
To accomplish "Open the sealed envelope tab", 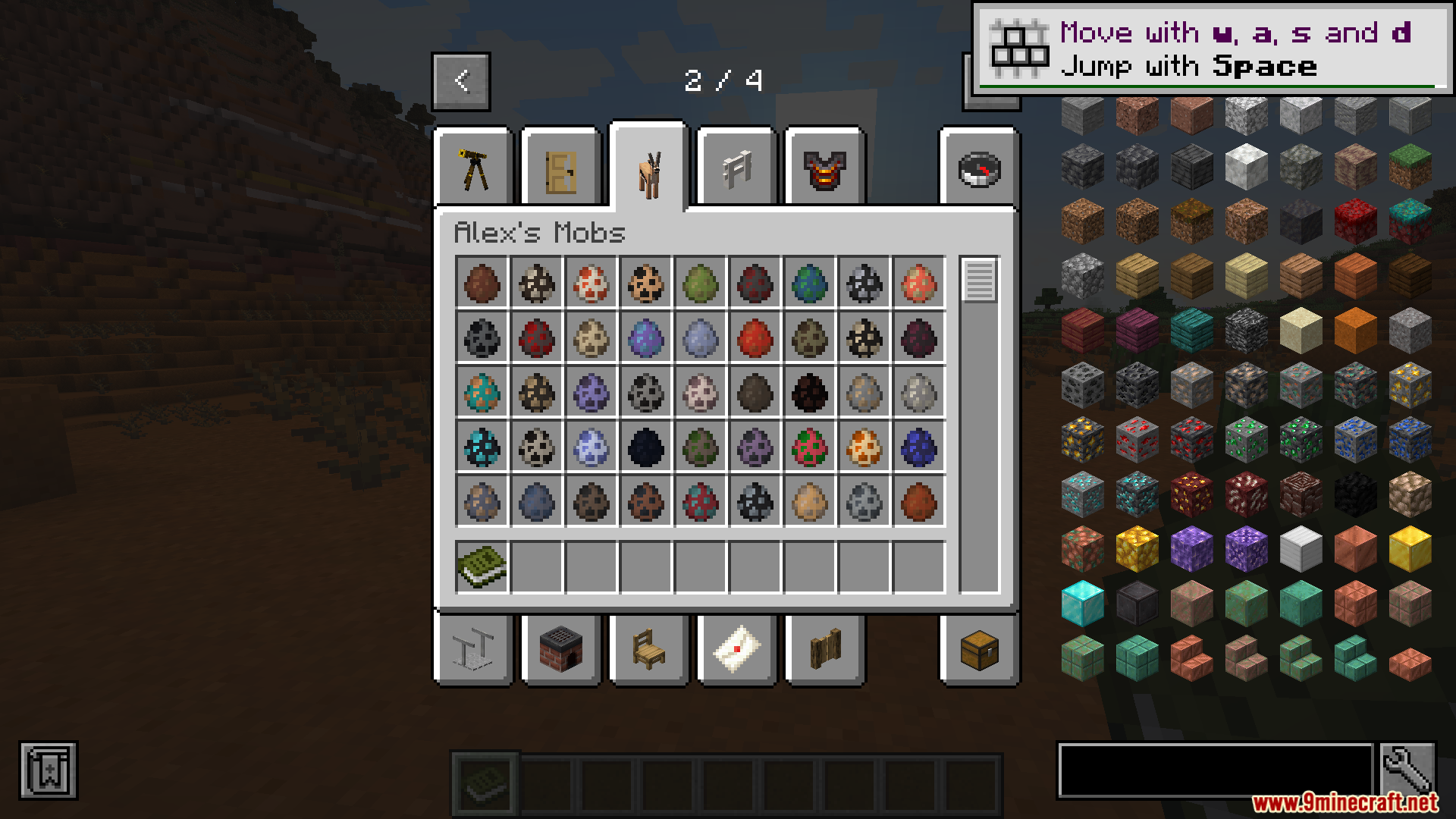I will click(x=737, y=650).
